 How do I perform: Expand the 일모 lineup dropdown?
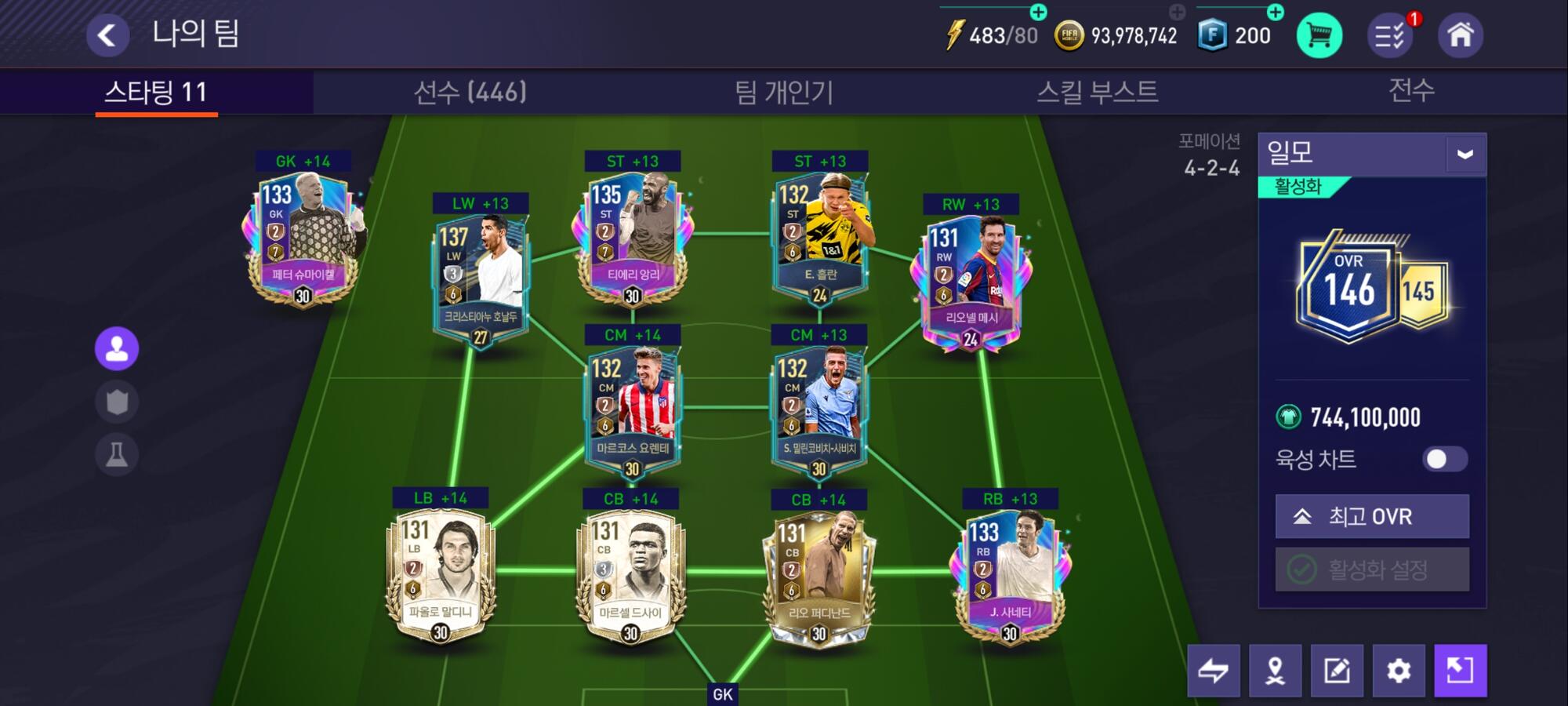tap(1465, 154)
